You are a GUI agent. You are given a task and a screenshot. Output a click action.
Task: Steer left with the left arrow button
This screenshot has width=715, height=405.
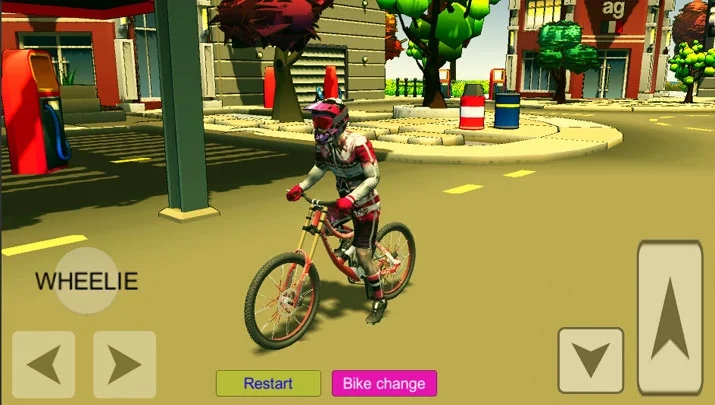click(x=44, y=364)
